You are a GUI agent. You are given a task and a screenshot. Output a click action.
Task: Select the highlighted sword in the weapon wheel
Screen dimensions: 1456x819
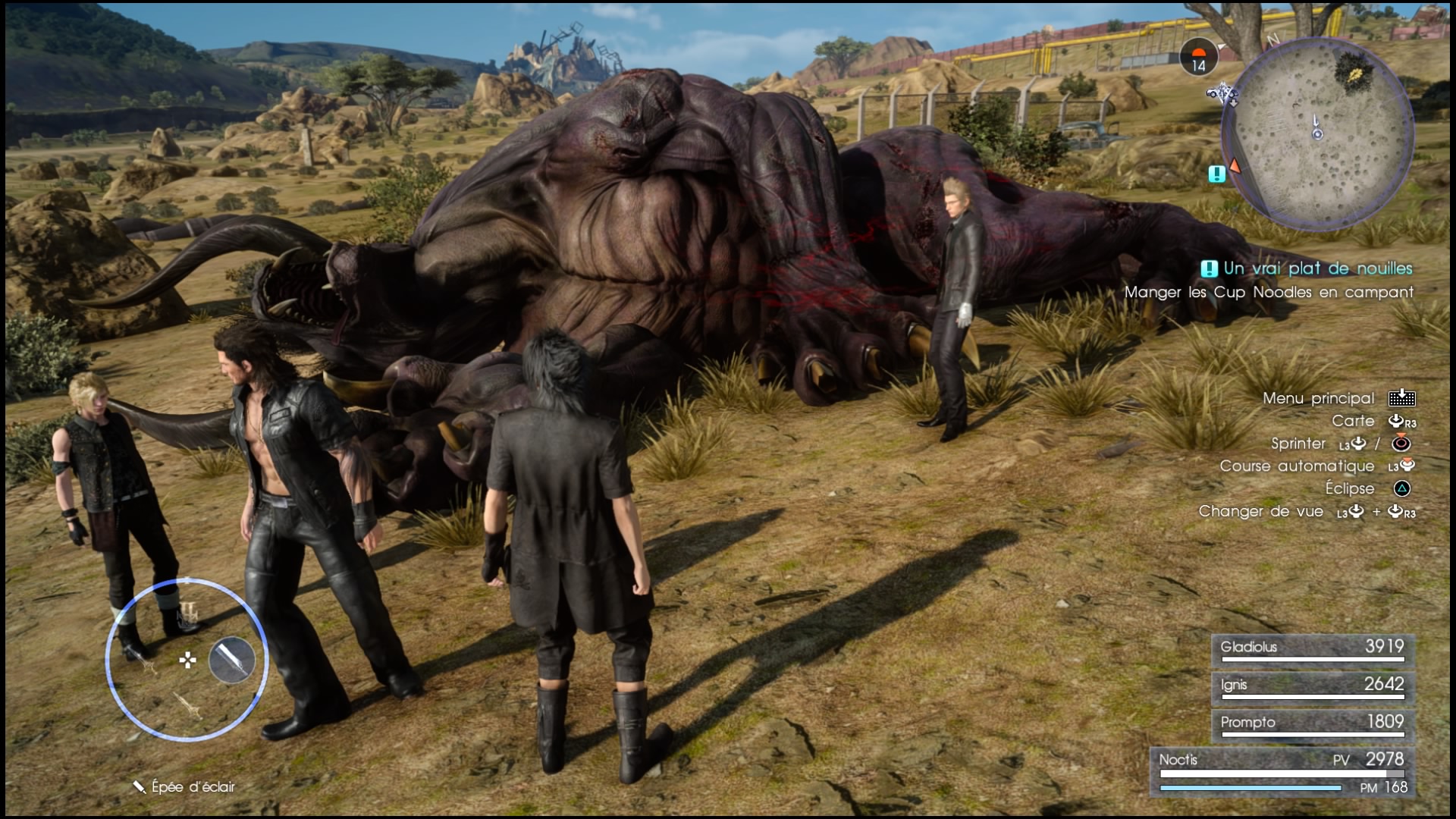[232, 659]
